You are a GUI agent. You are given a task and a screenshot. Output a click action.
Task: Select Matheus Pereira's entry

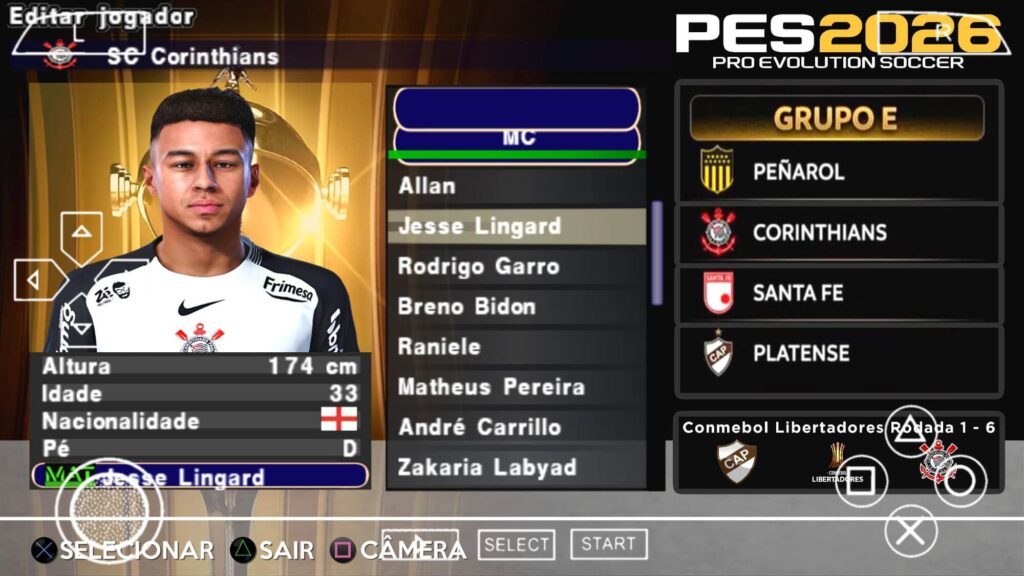click(x=515, y=387)
